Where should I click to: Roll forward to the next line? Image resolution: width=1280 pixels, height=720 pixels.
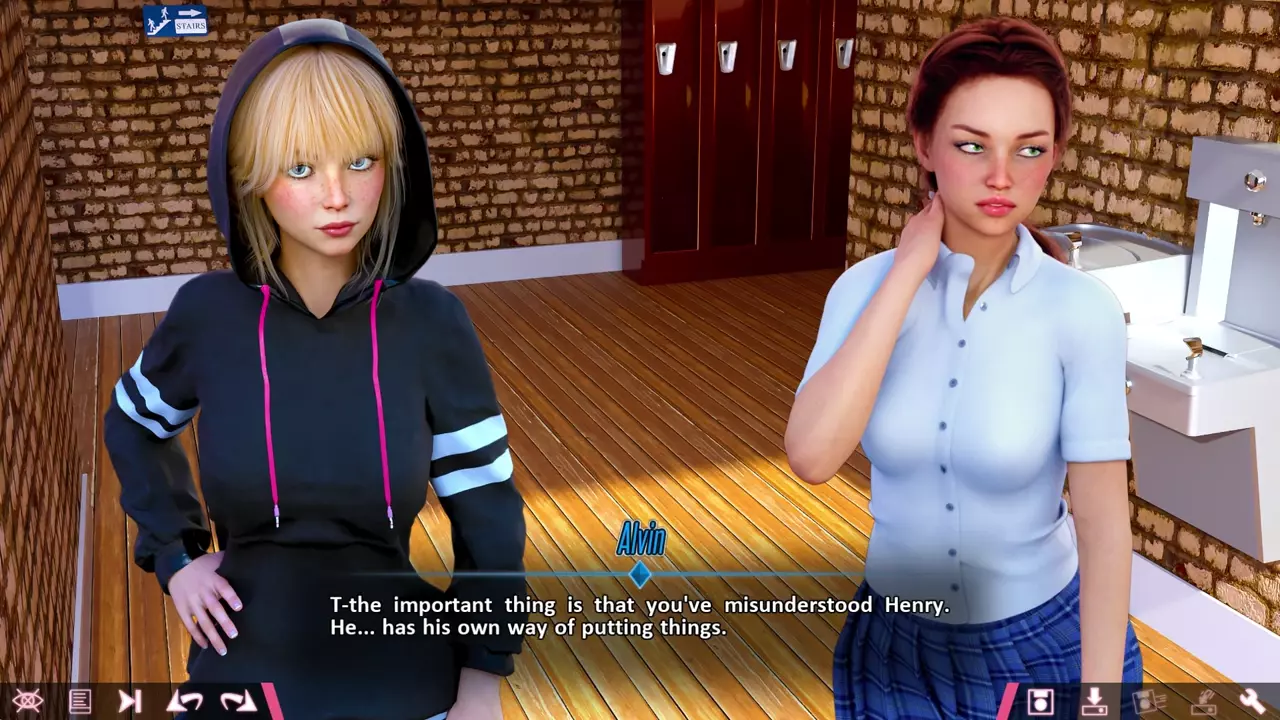pos(238,701)
